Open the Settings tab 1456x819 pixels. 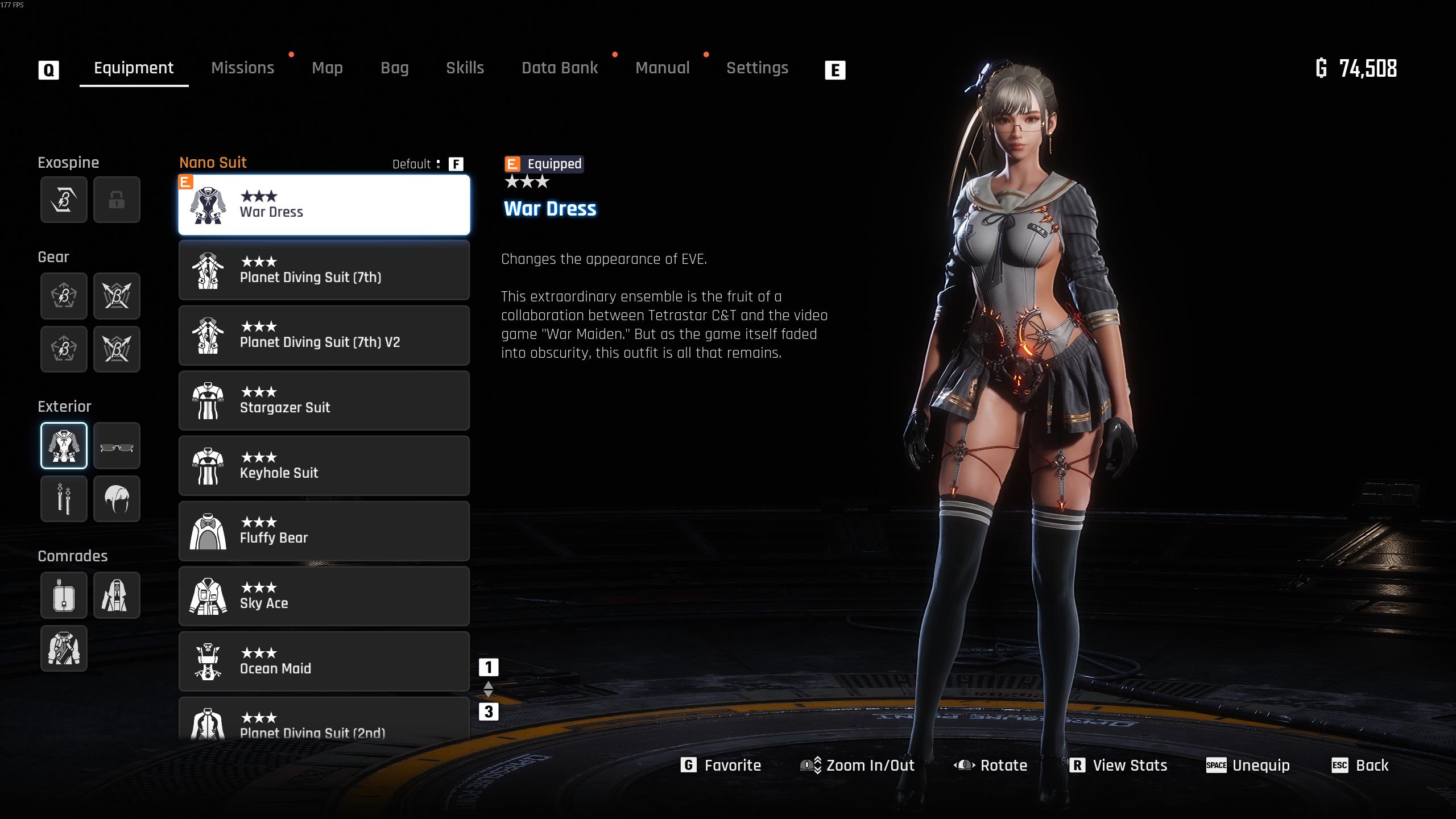[x=757, y=68]
